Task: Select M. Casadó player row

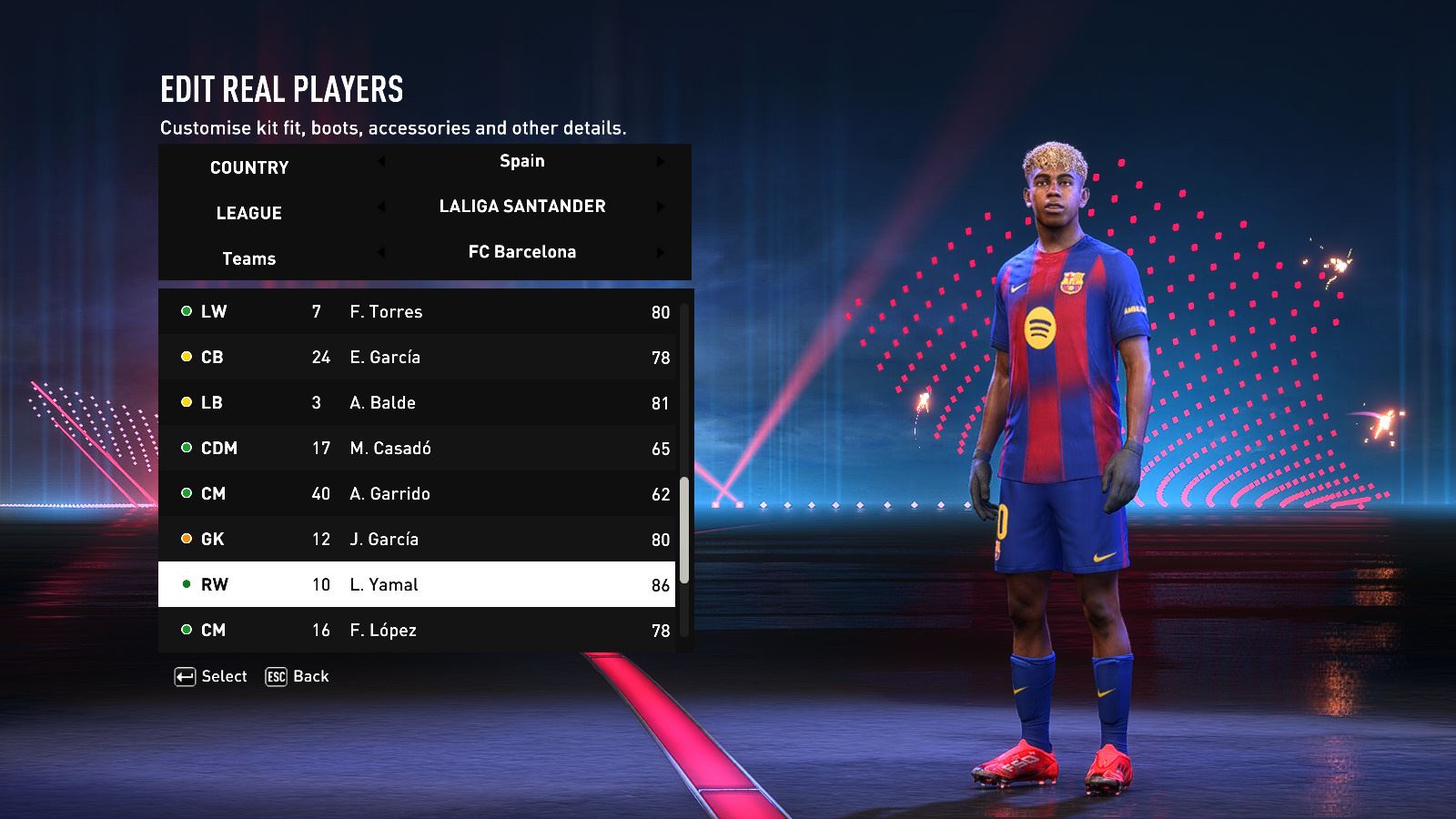Action: tap(417, 448)
